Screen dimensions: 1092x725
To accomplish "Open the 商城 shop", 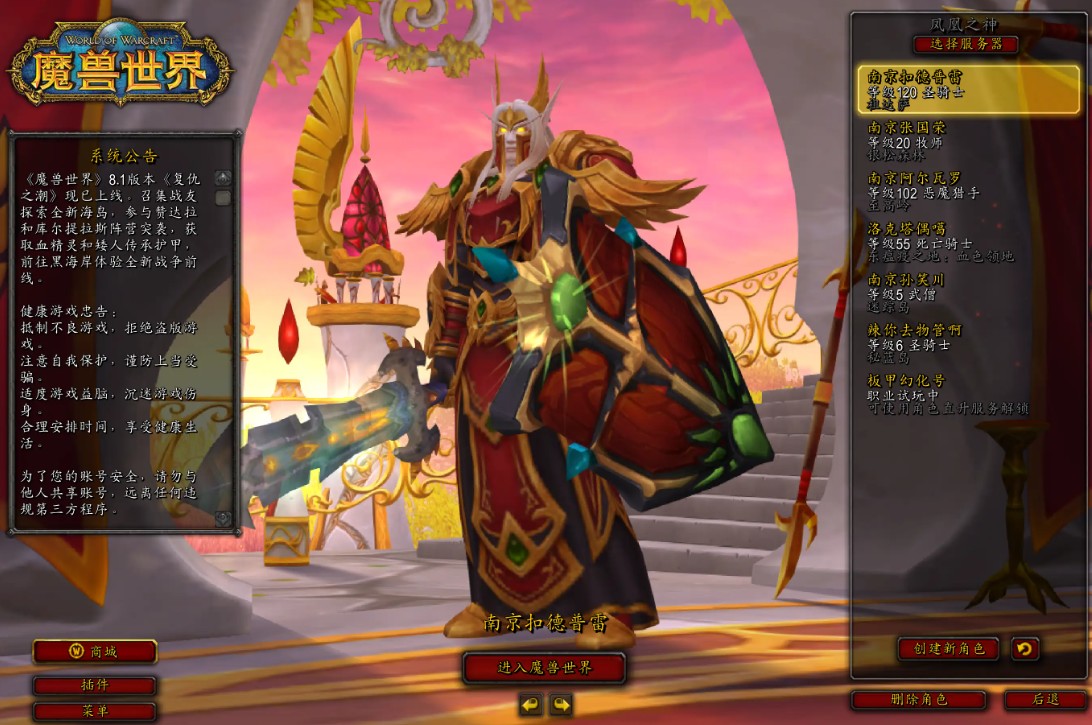I will [95, 652].
